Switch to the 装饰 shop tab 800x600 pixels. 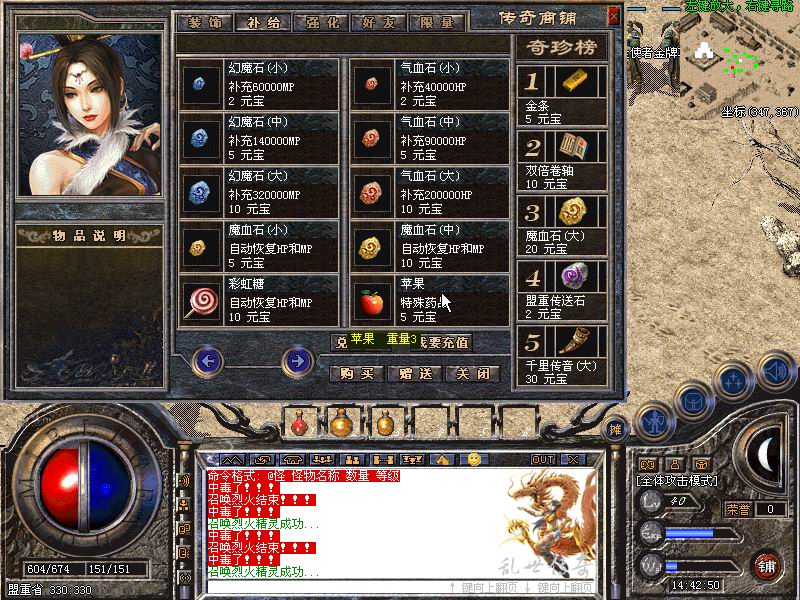pyautogui.click(x=203, y=20)
